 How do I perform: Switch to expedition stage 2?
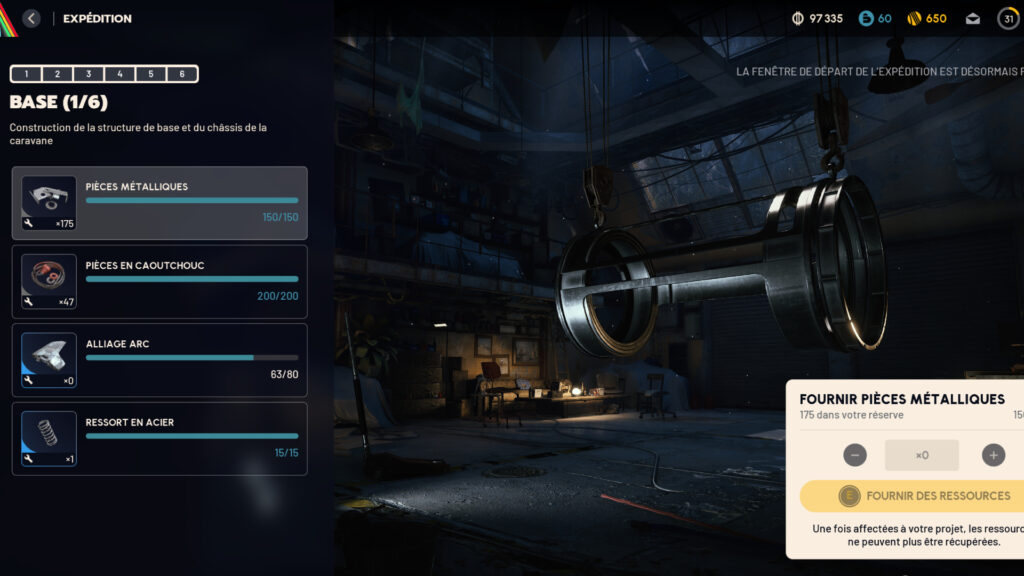coord(57,74)
